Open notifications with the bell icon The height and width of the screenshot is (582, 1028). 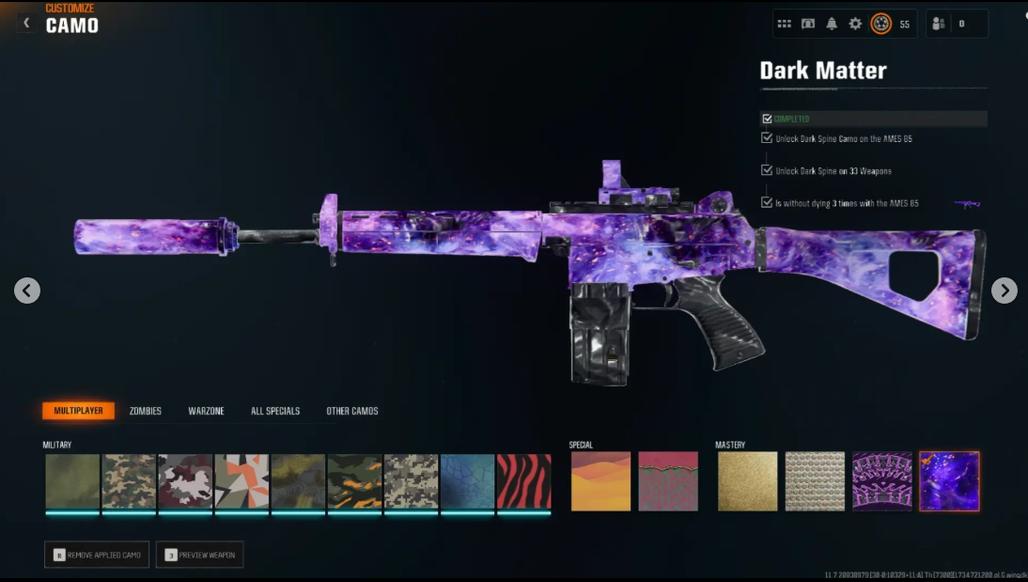tap(831, 24)
